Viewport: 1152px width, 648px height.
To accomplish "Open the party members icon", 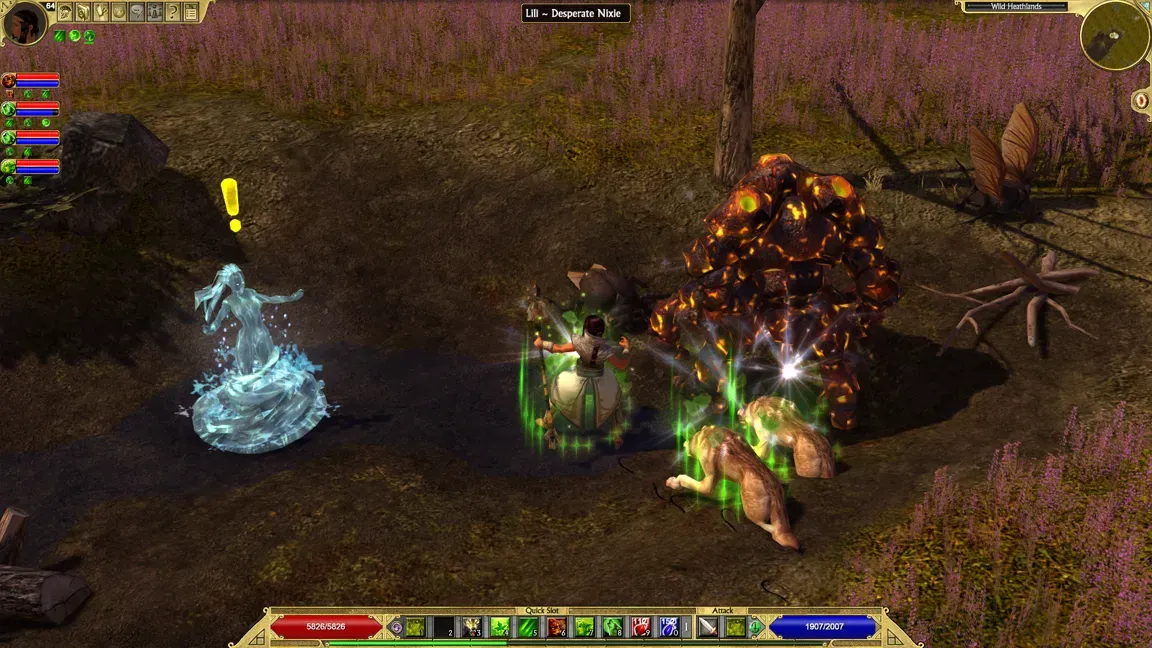I will coord(155,12).
